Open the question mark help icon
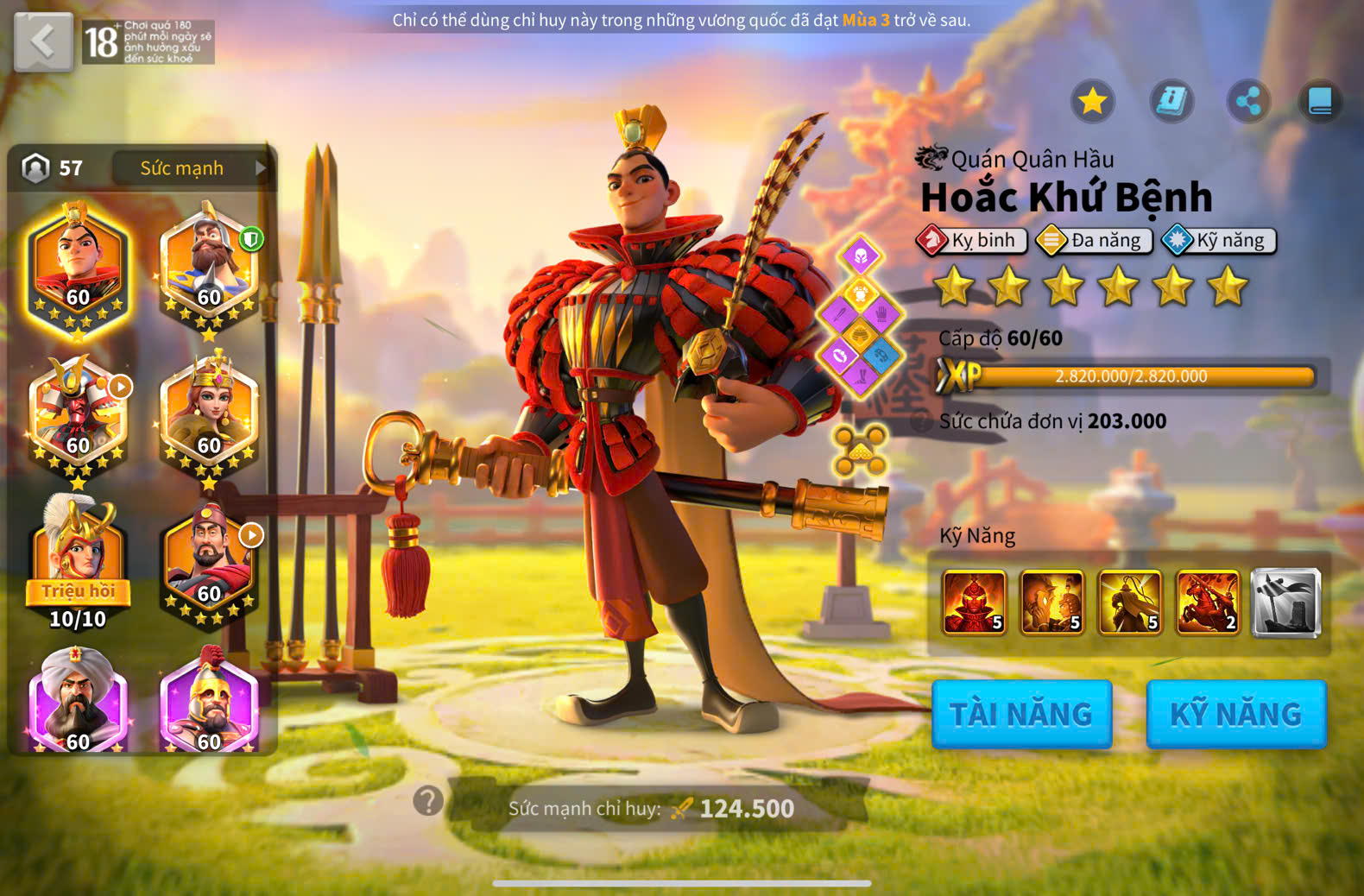This screenshot has height=896, width=1364. pos(428,801)
